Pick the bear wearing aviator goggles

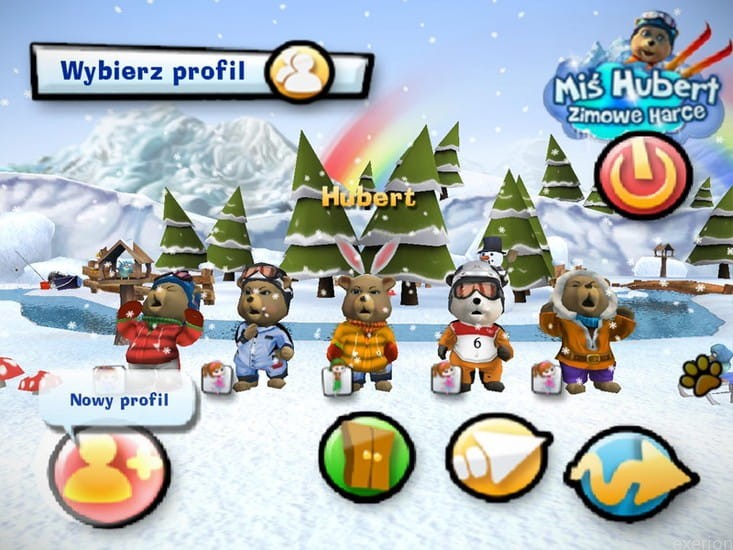[263, 326]
